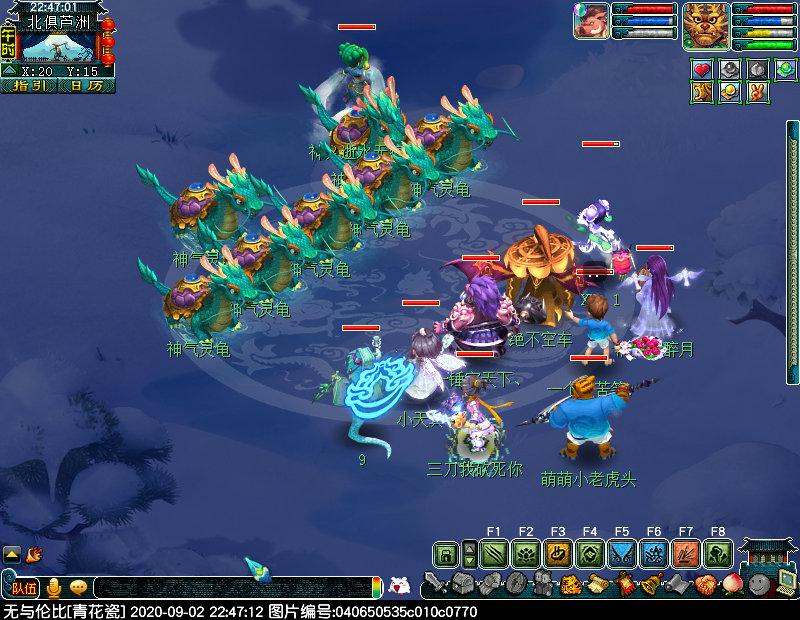
Task: Click the 北俱芦洲 minimap thumbnail
Action: click(x=59, y=46)
